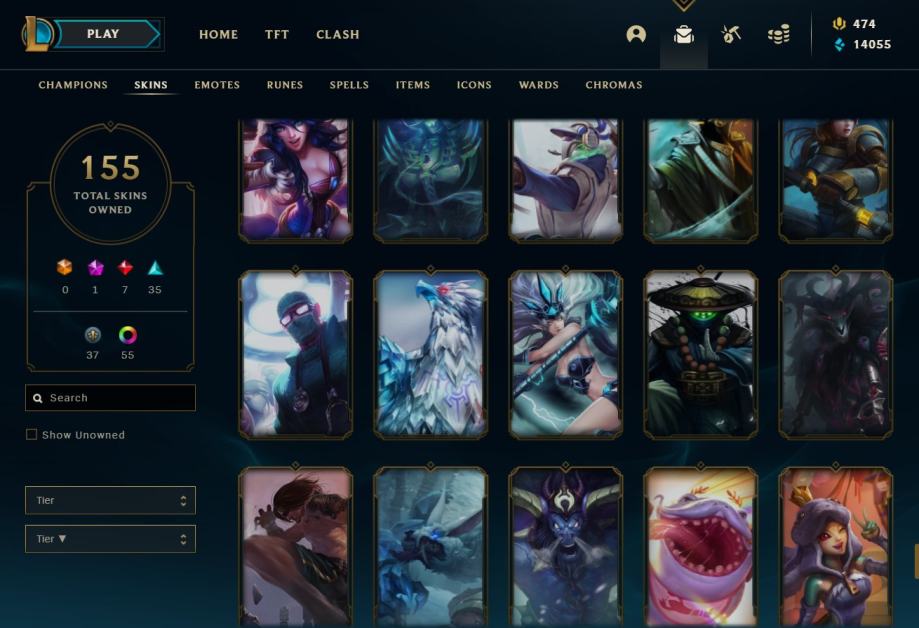Open the CLASH section

click(338, 34)
